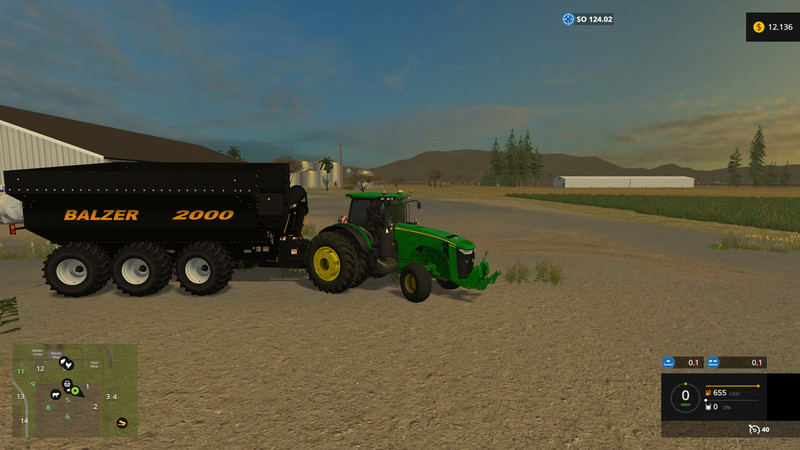Toggle the cruise control icon
This screenshot has height=450, width=800.
pyautogui.click(x=751, y=429)
